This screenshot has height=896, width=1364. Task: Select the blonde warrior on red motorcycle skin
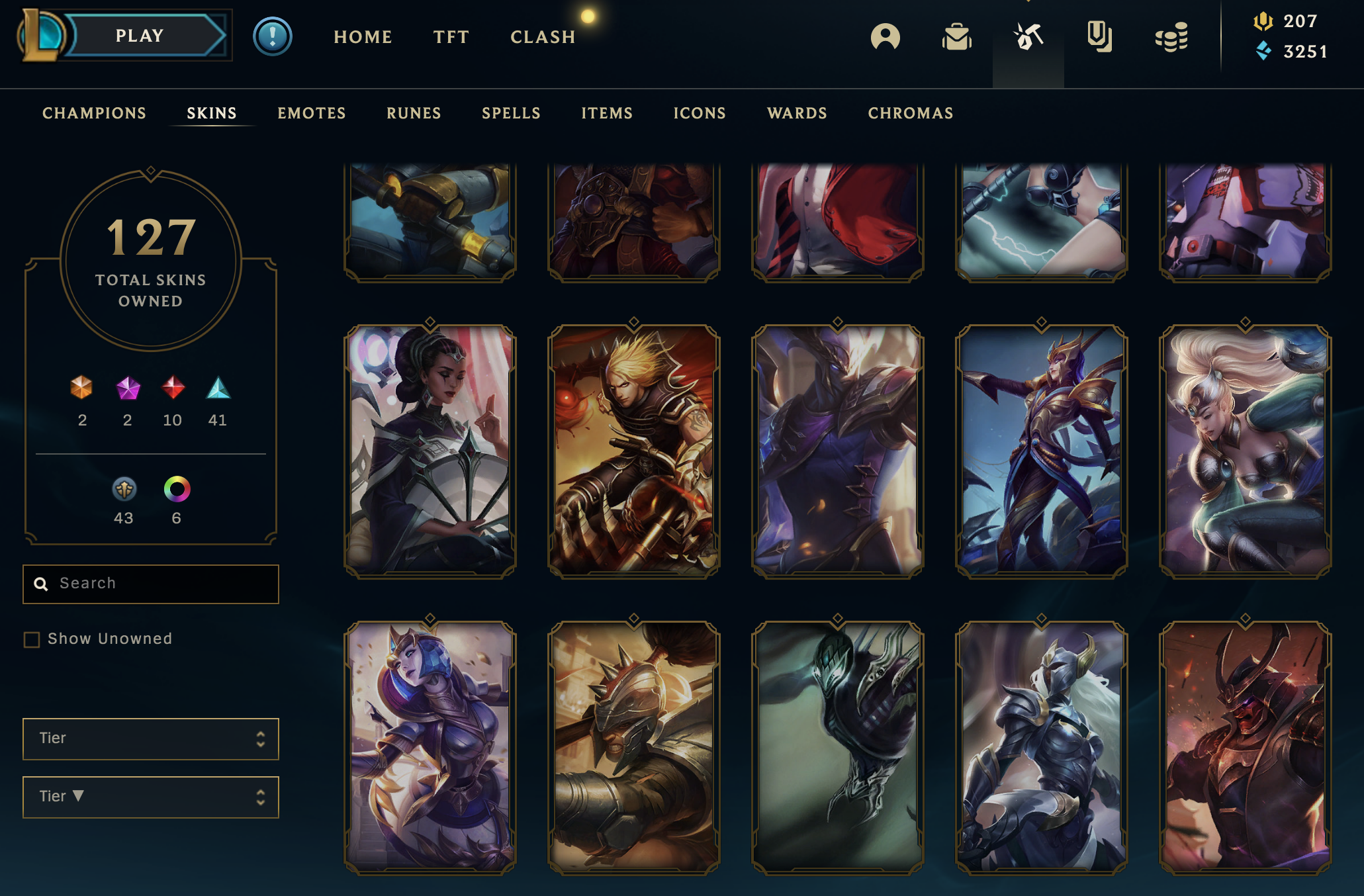point(633,450)
